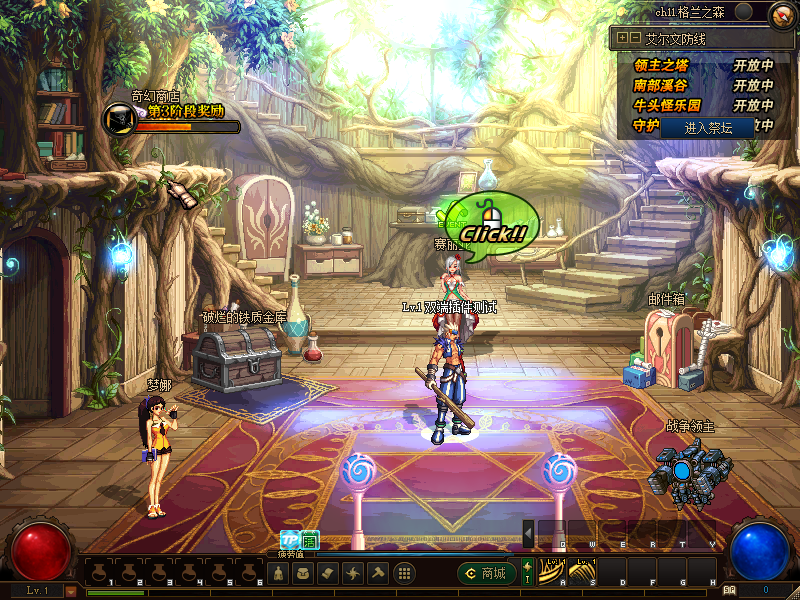Expand the list with the plus button
The height and width of the screenshot is (600, 800).
coord(622,38)
